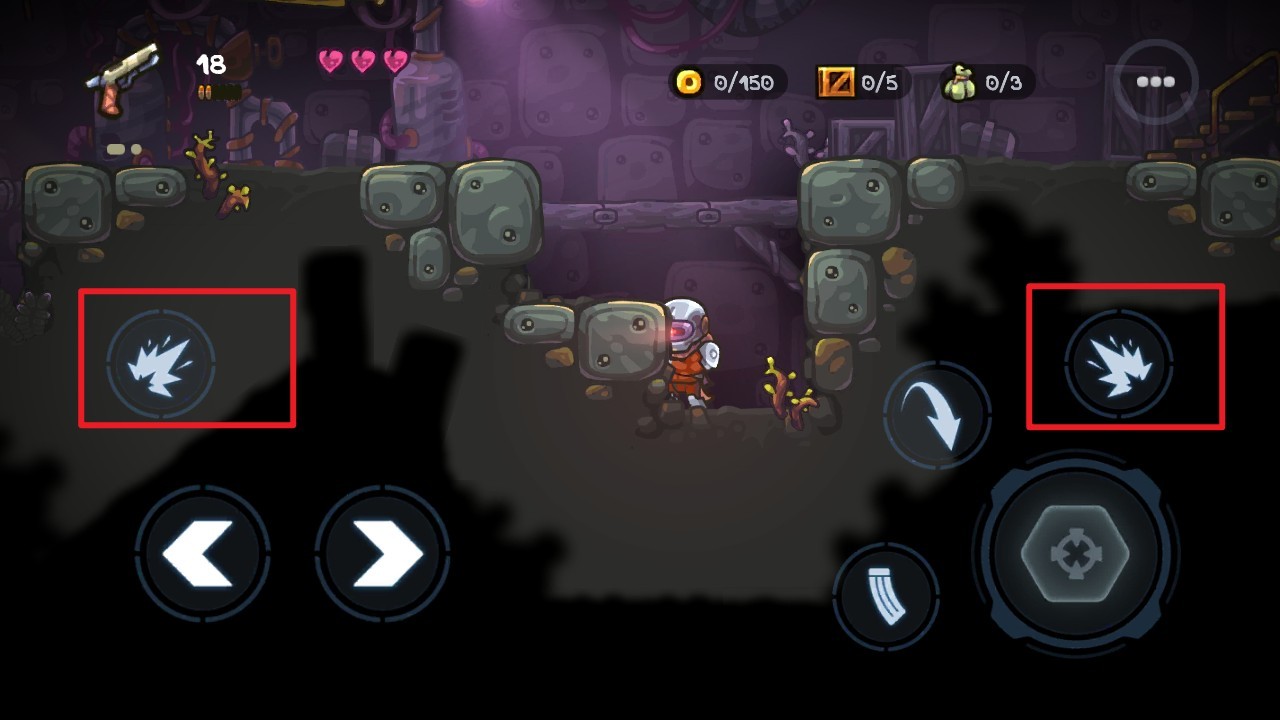Viewport: 1280px width, 720px height.
Task: Activate the burst button beside the jump arrow
Action: (x=1118, y=362)
